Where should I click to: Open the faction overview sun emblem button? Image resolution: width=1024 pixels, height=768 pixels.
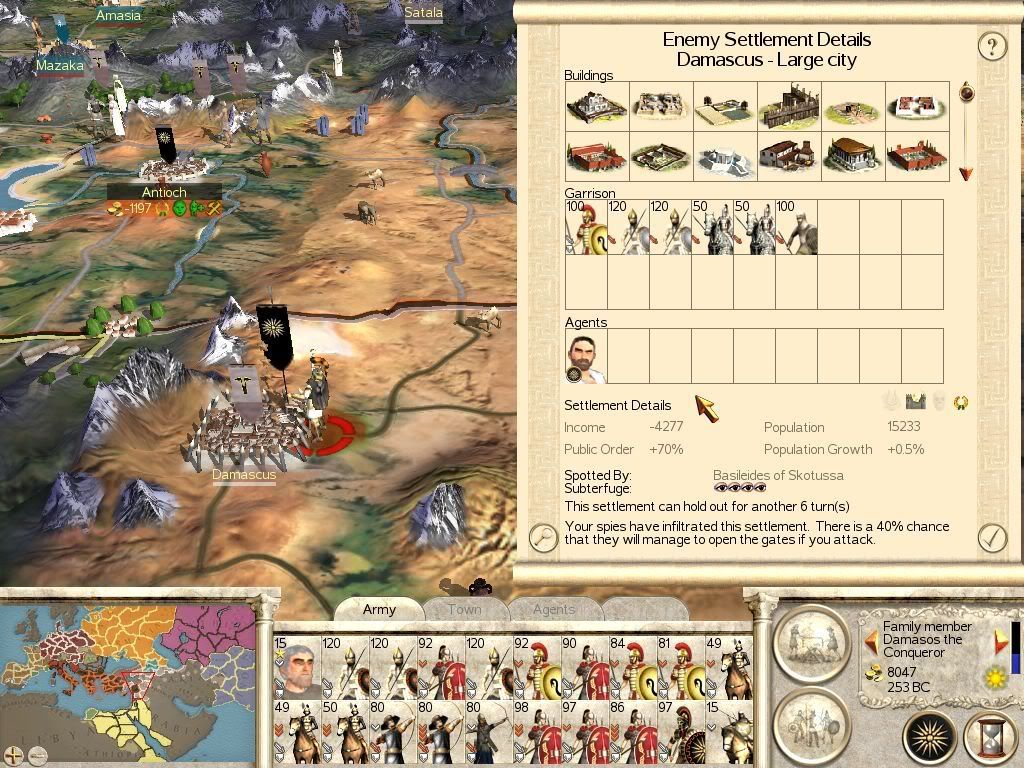click(929, 738)
